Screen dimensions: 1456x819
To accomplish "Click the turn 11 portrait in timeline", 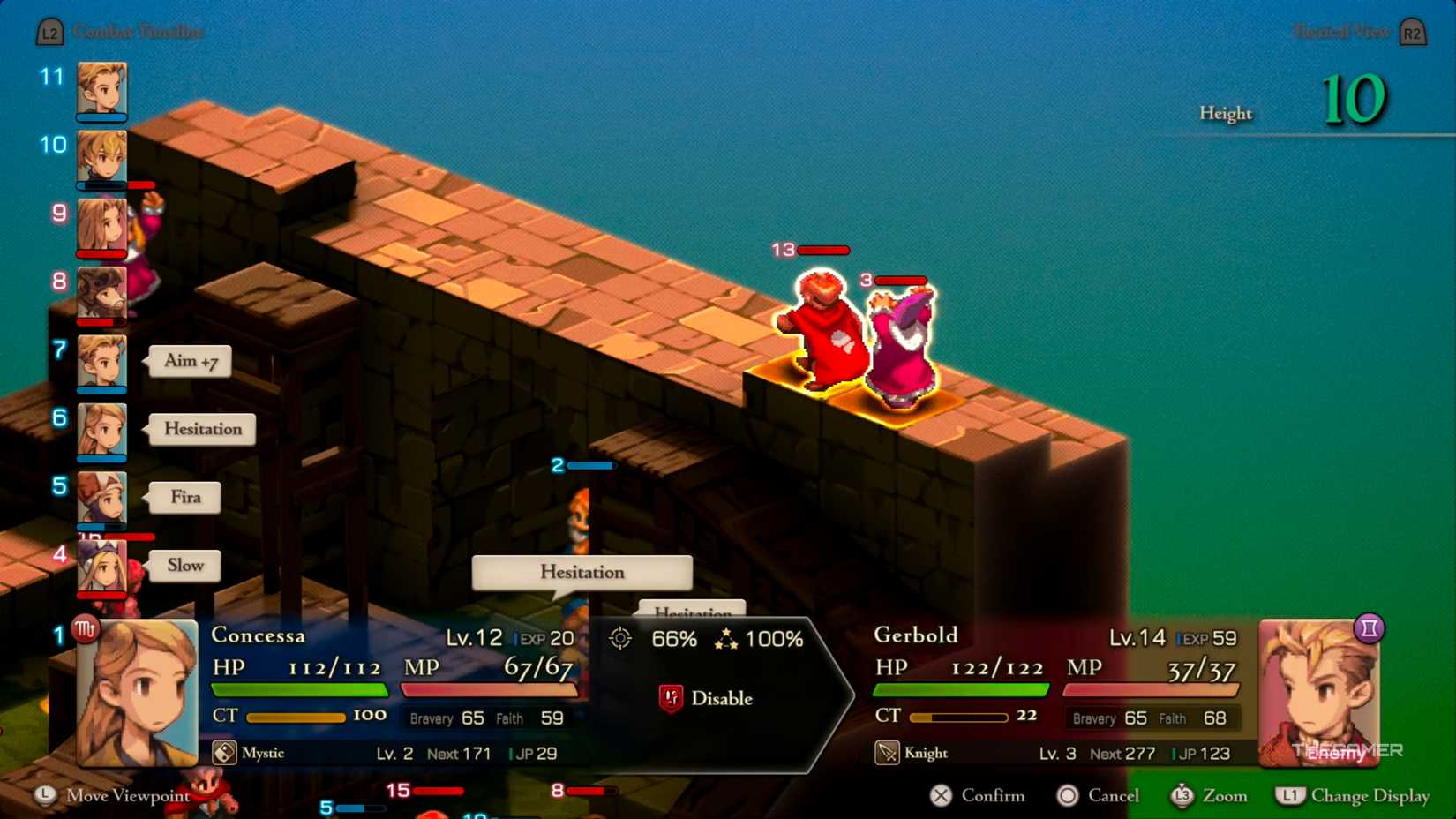I will click(x=101, y=89).
